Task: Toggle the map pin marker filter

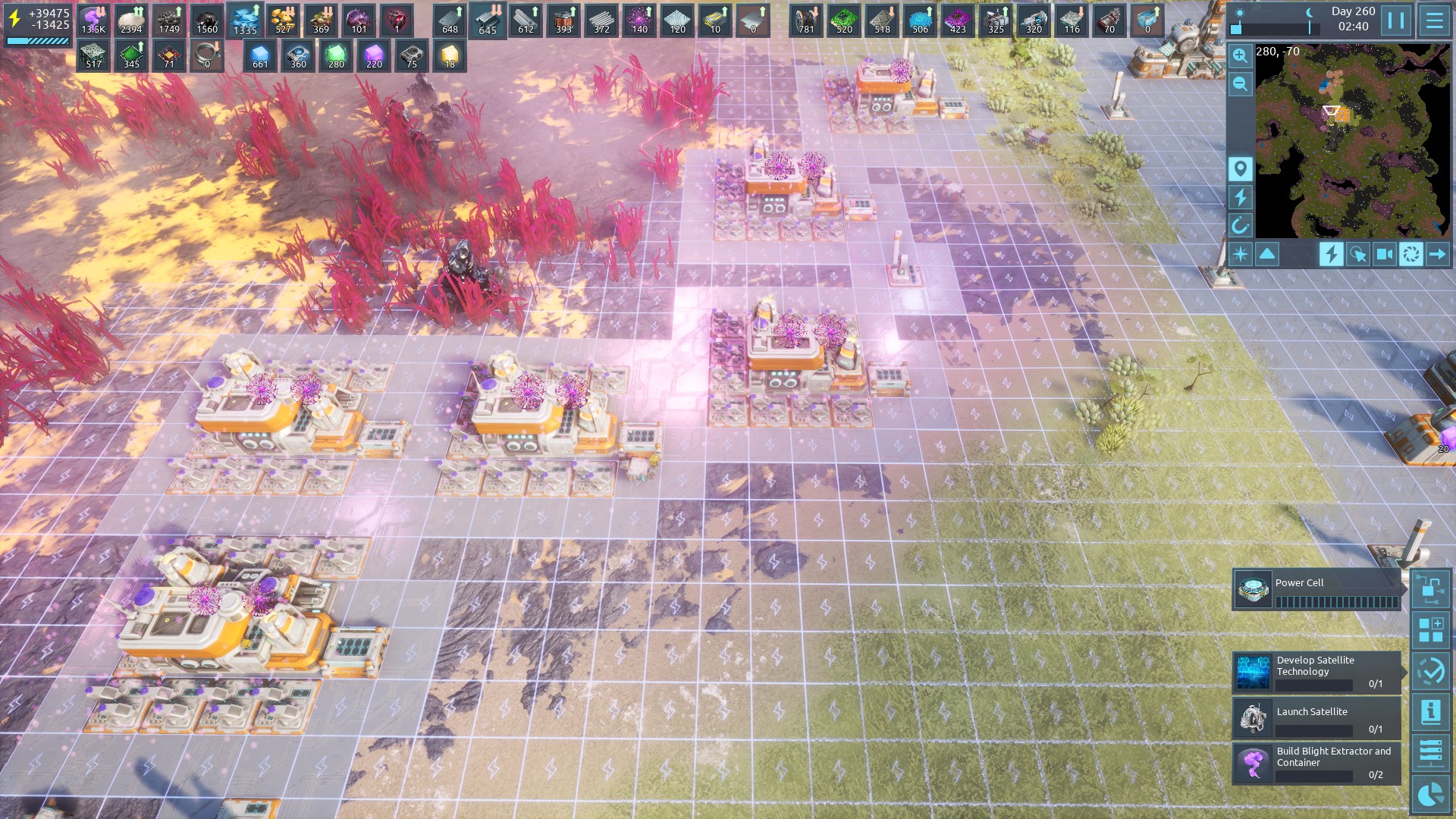Action: pos(1240,168)
